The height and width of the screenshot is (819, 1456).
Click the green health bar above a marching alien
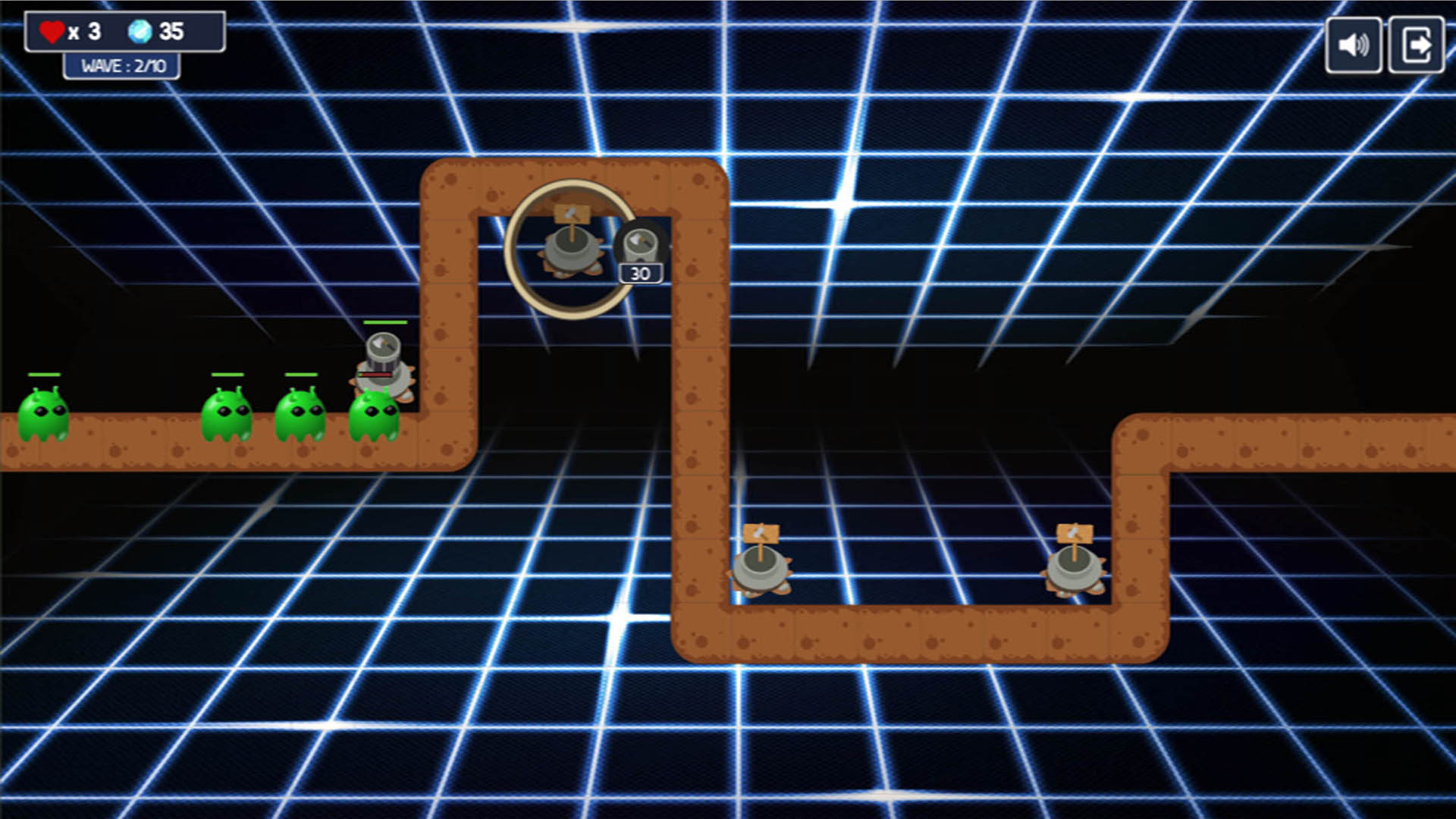tap(43, 374)
